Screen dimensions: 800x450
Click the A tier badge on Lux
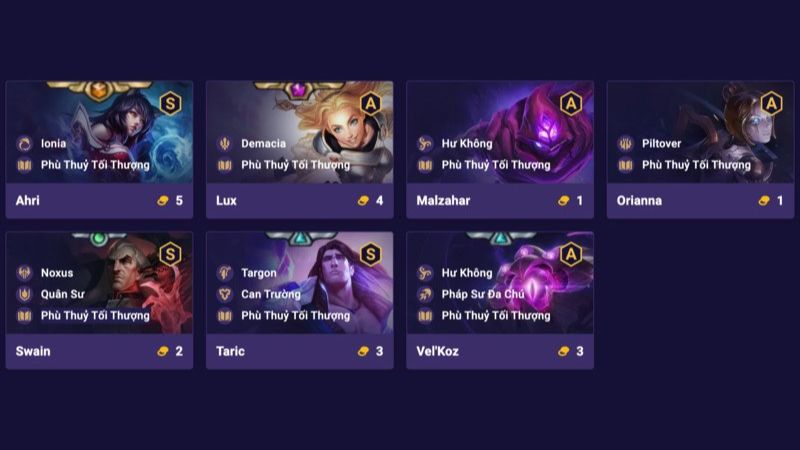370,102
